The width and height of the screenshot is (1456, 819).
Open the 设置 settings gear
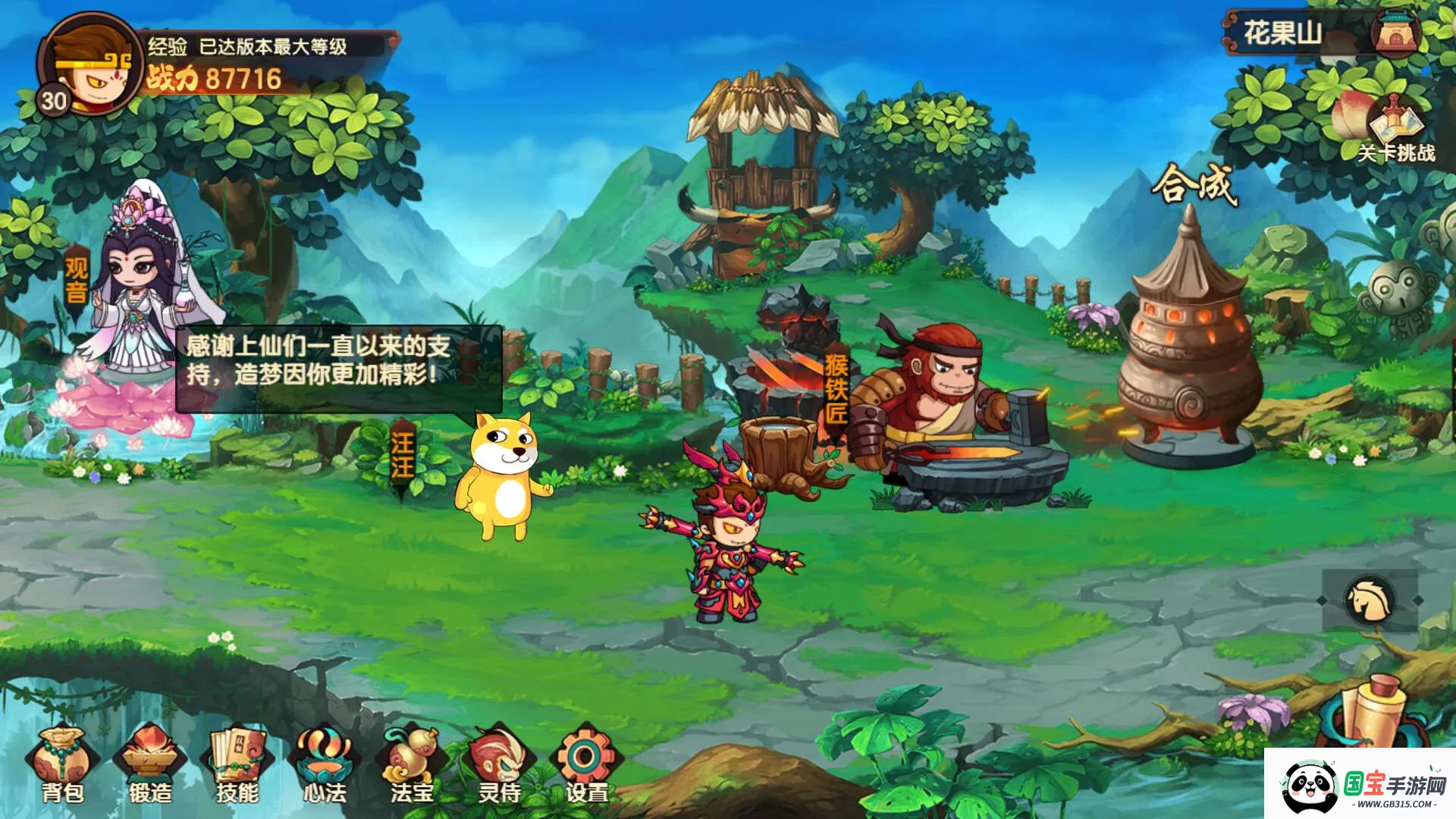586,764
